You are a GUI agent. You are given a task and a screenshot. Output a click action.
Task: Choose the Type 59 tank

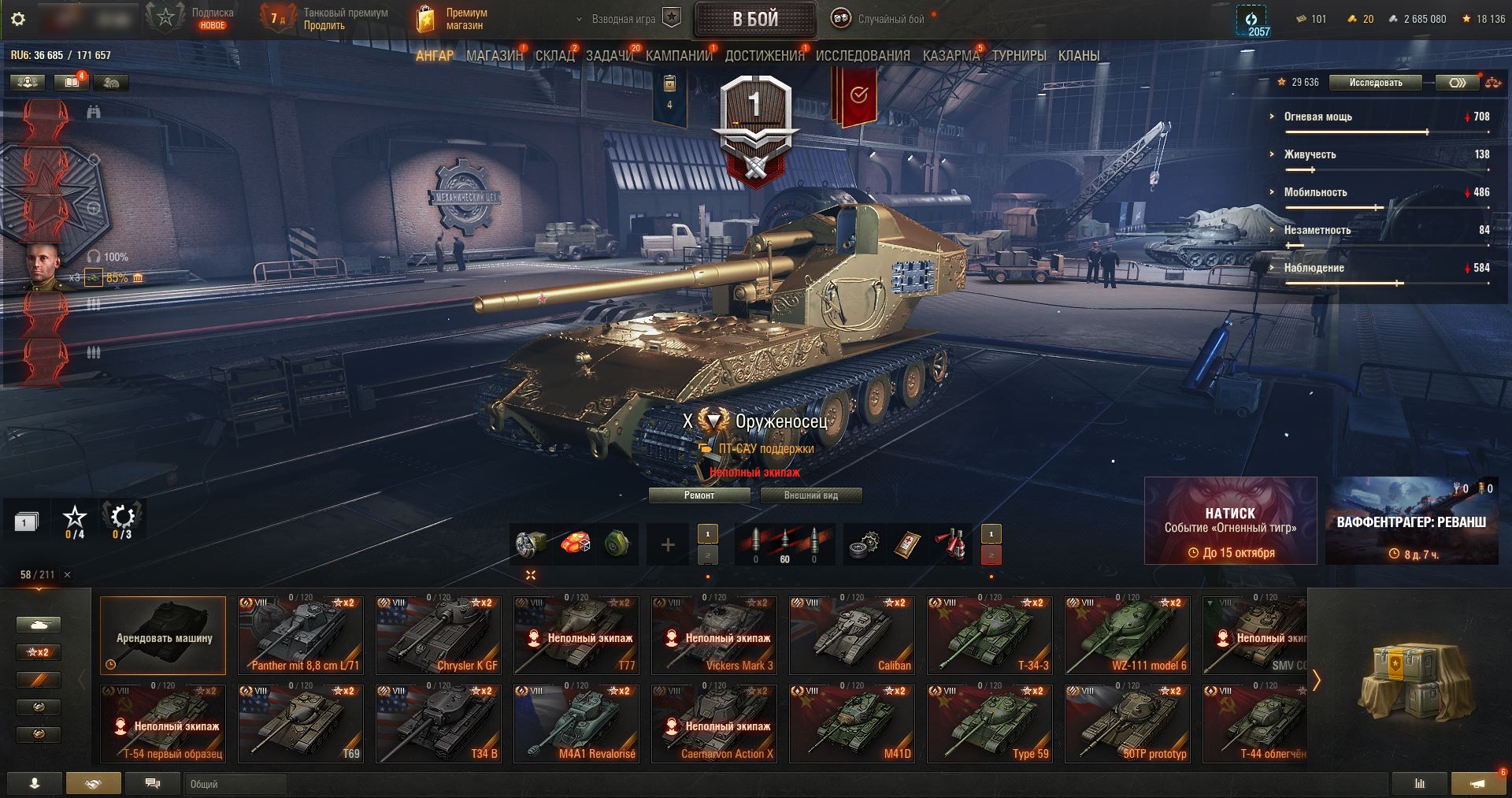[x=989, y=723]
